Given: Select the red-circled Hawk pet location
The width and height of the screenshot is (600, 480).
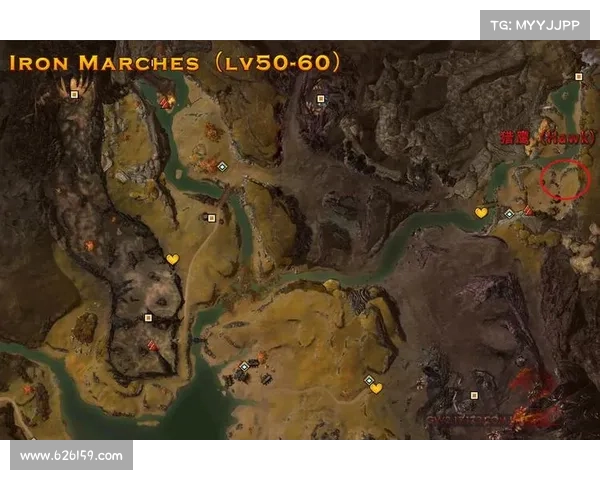Looking at the screenshot, I should tap(565, 180).
